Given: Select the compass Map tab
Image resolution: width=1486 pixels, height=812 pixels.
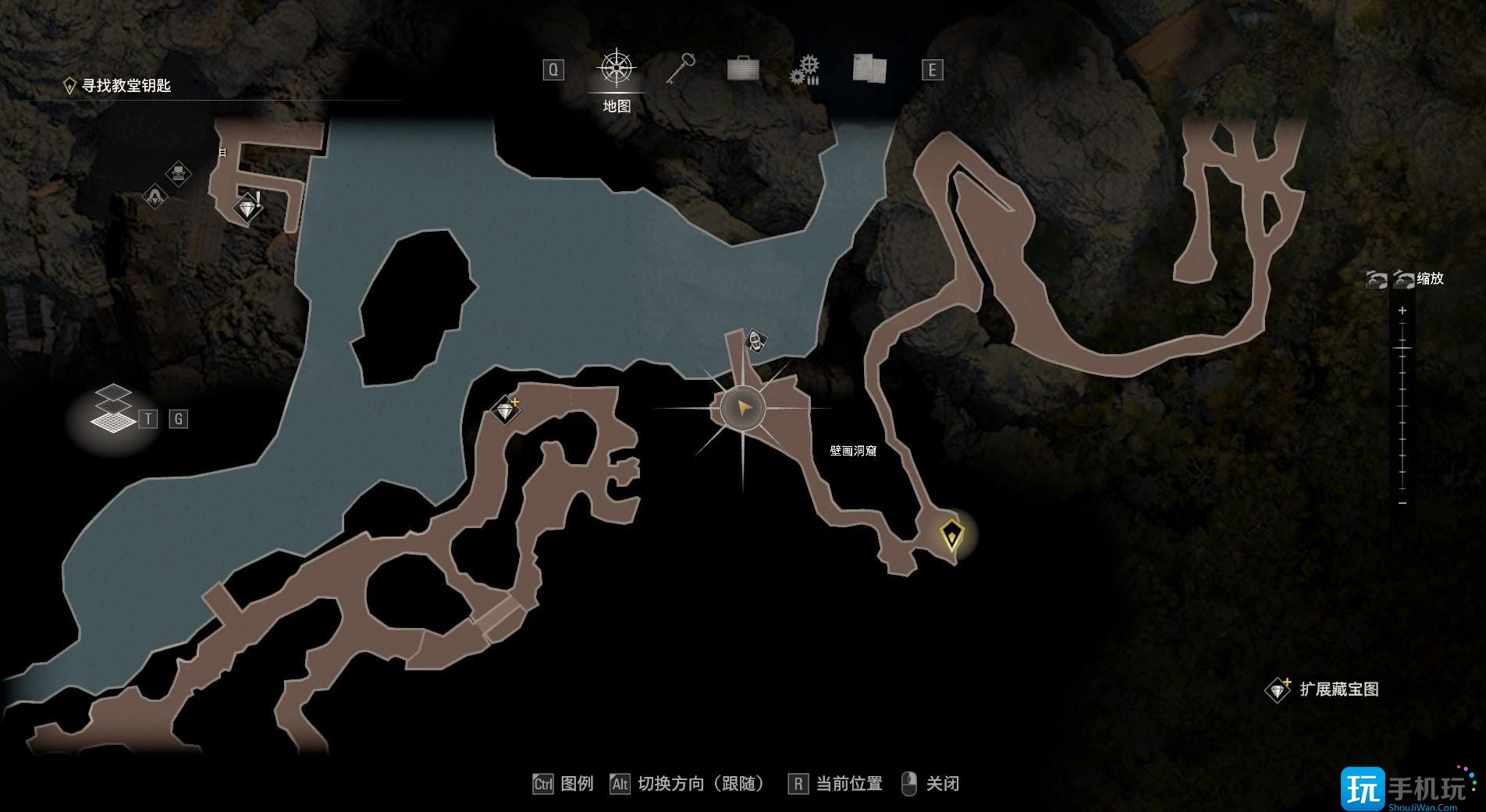Looking at the screenshot, I should (x=617, y=69).
